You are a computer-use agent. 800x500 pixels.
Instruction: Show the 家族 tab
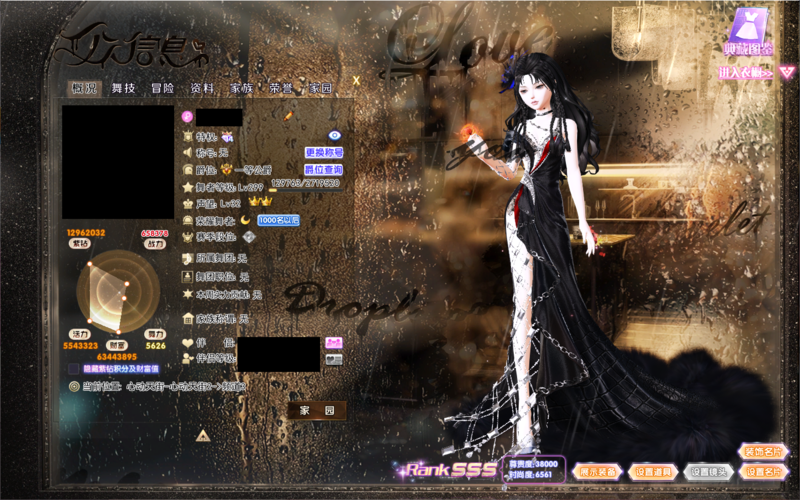(x=241, y=88)
